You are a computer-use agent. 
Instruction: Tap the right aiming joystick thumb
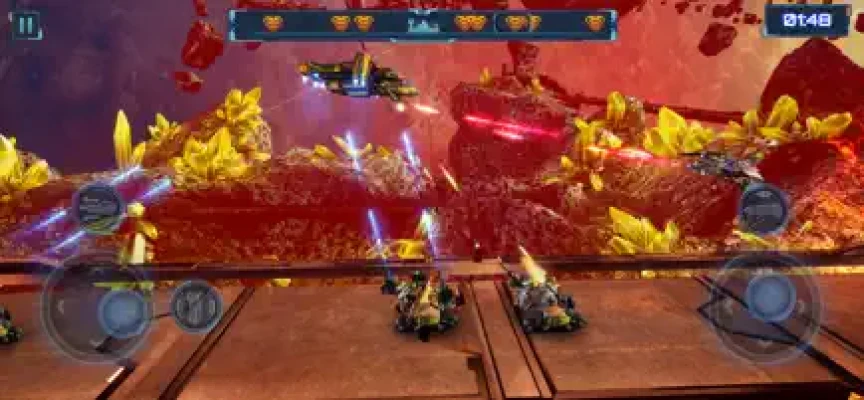pyautogui.click(x=770, y=296)
